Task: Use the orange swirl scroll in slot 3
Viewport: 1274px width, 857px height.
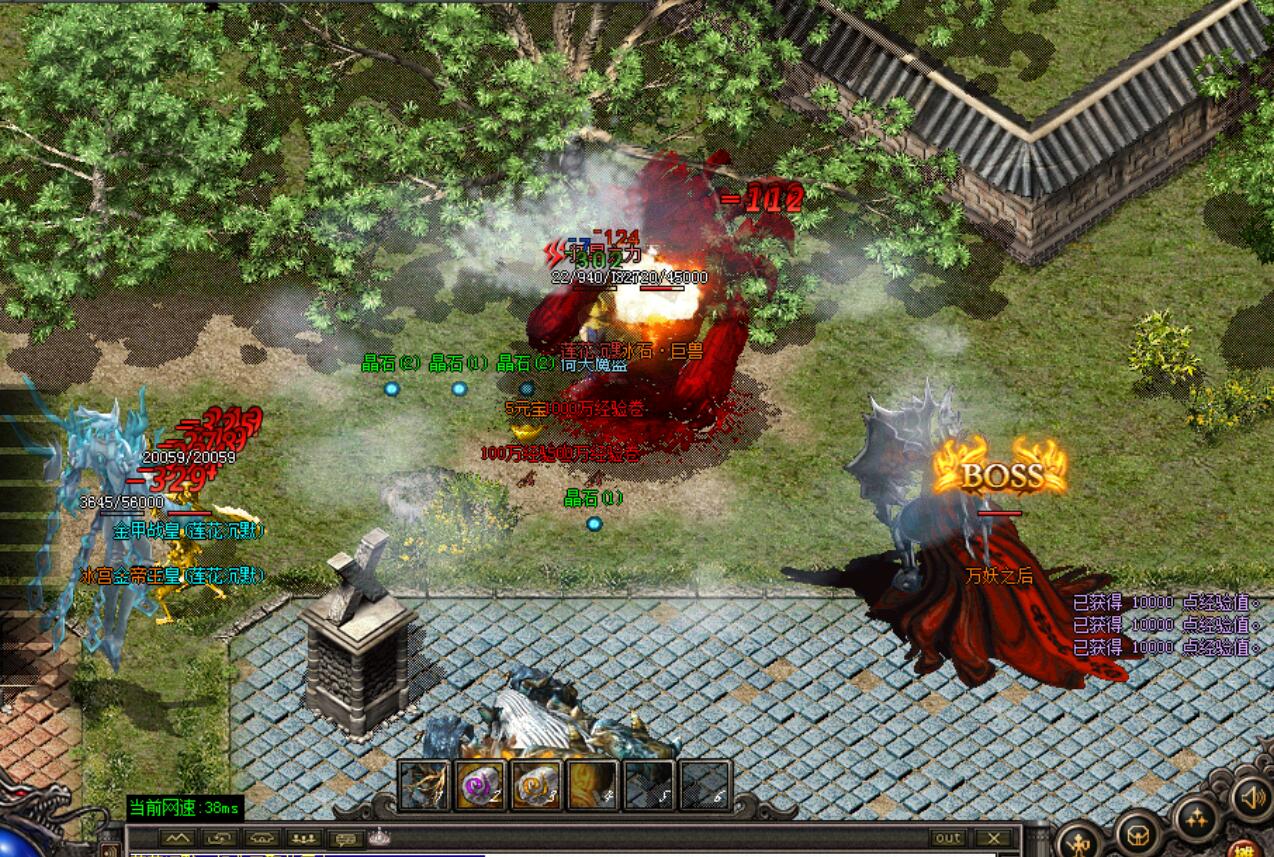Action: [536, 785]
